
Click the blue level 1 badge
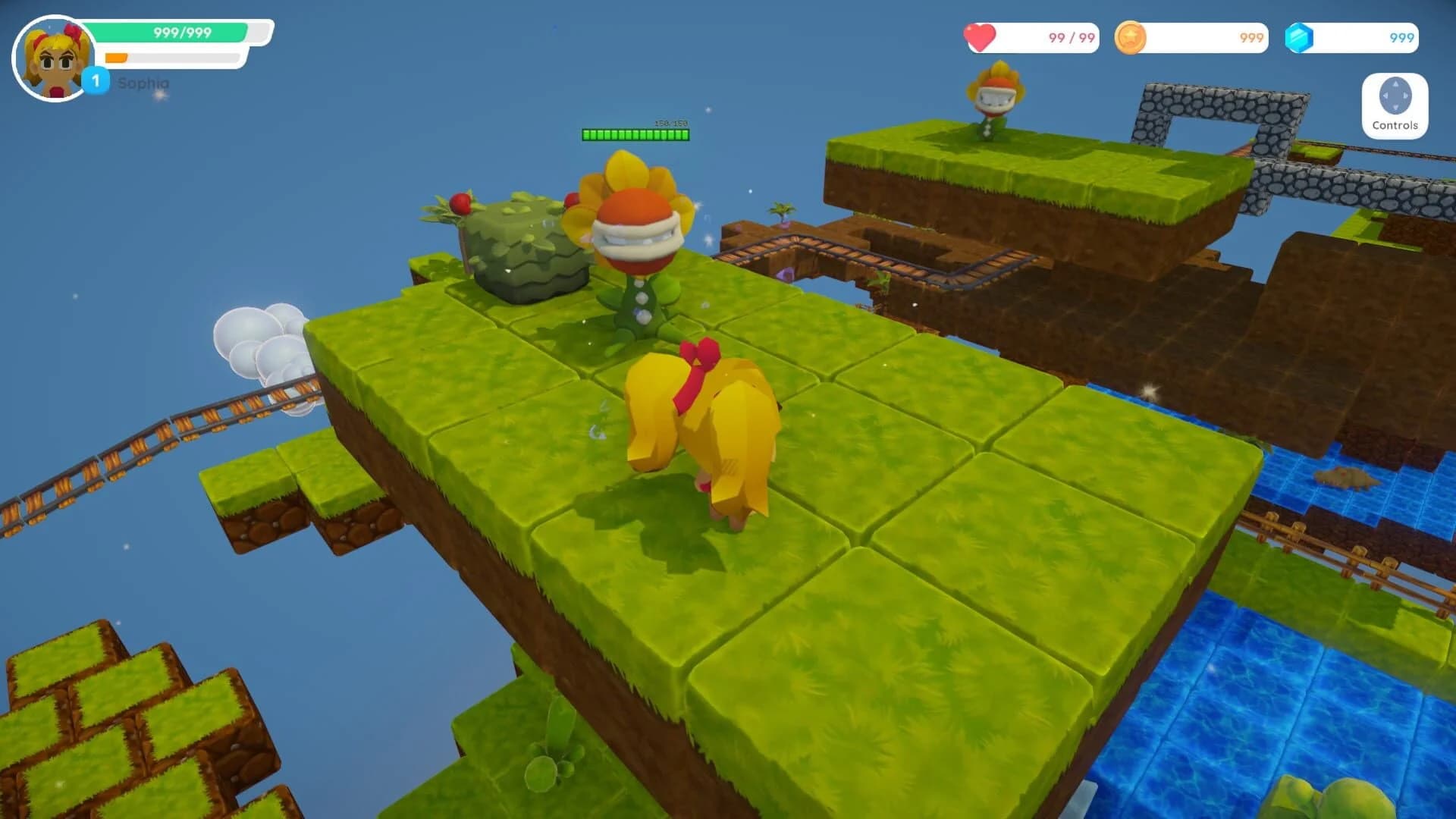pos(95,80)
